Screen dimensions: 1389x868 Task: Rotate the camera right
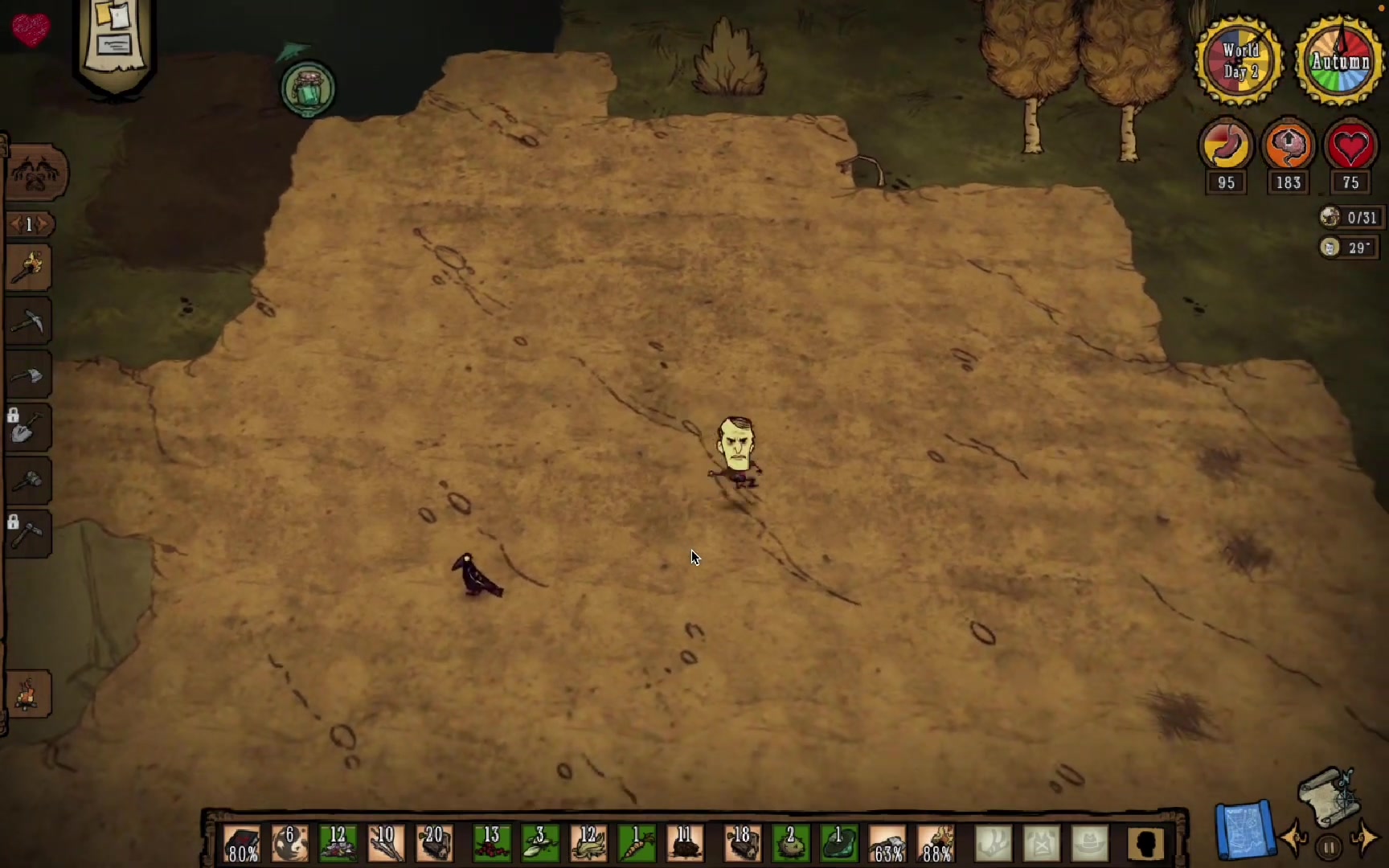tap(1364, 839)
